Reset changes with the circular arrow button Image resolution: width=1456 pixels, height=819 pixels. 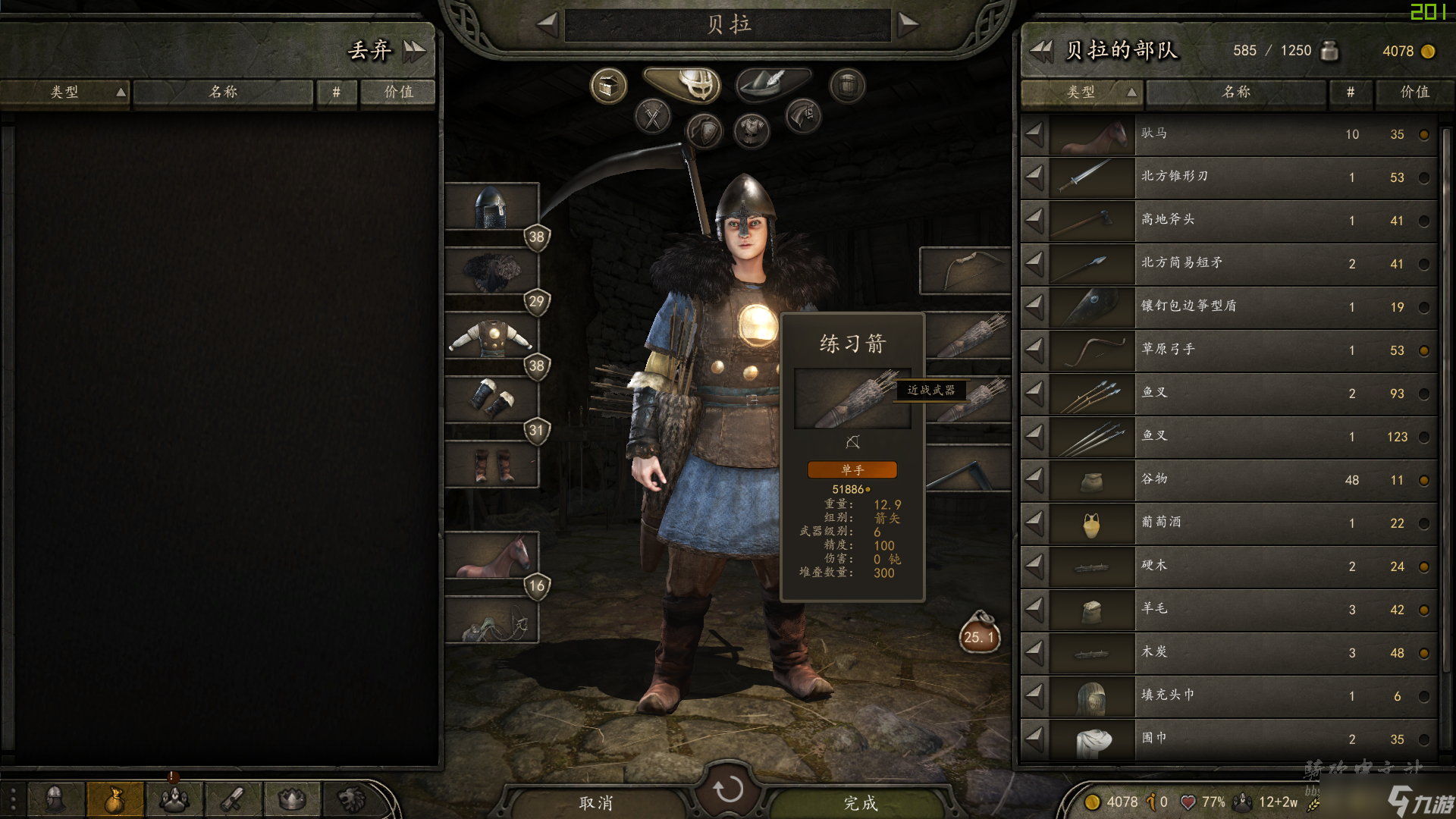click(x=728, y=789)
